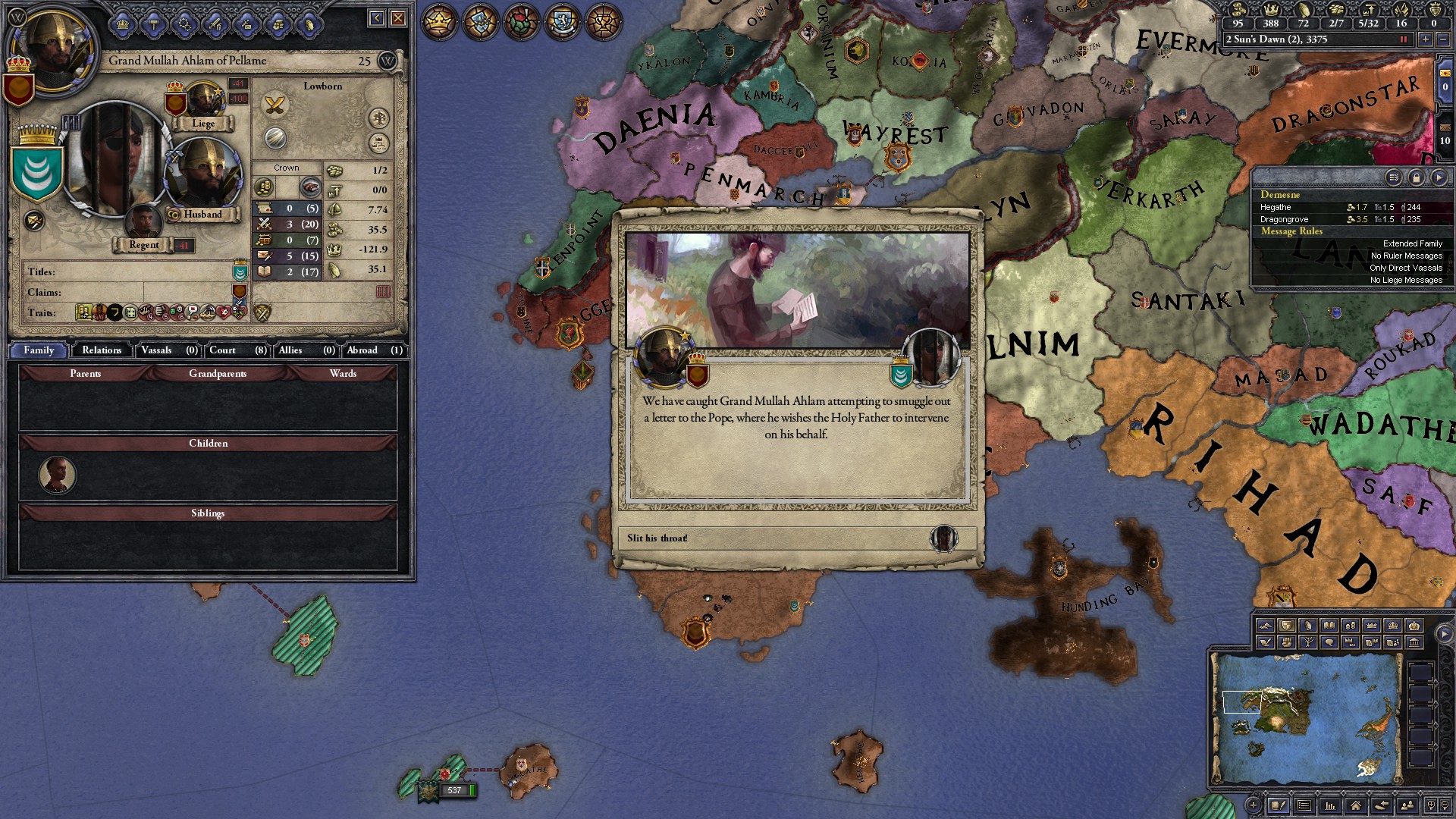Switch to the Family tab

pyautogui.click(x=39, y=350)
